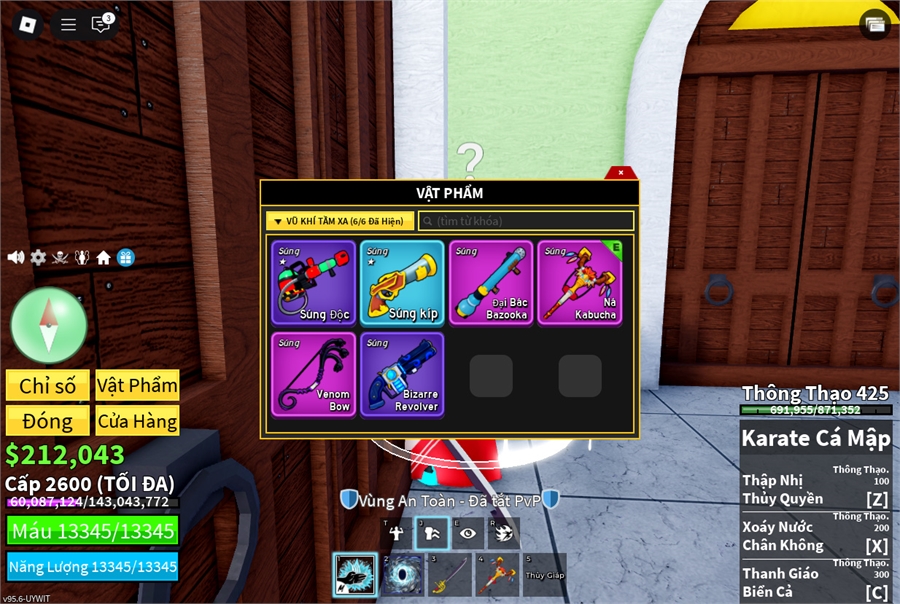Open the Roblox chat bubble
The image size is (900, 604).
click(x=101, y=25)
